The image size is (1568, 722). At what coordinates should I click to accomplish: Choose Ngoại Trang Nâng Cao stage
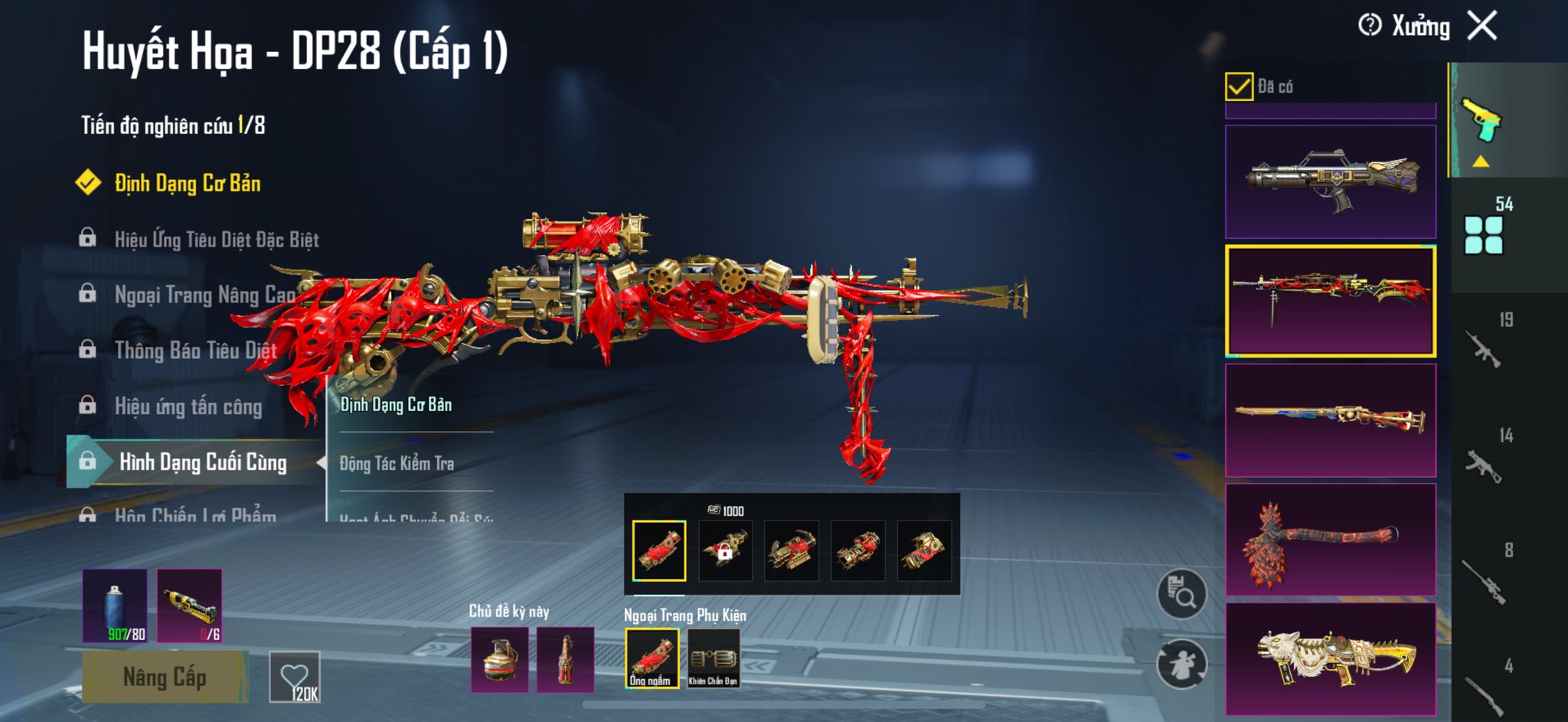[204, 295]
